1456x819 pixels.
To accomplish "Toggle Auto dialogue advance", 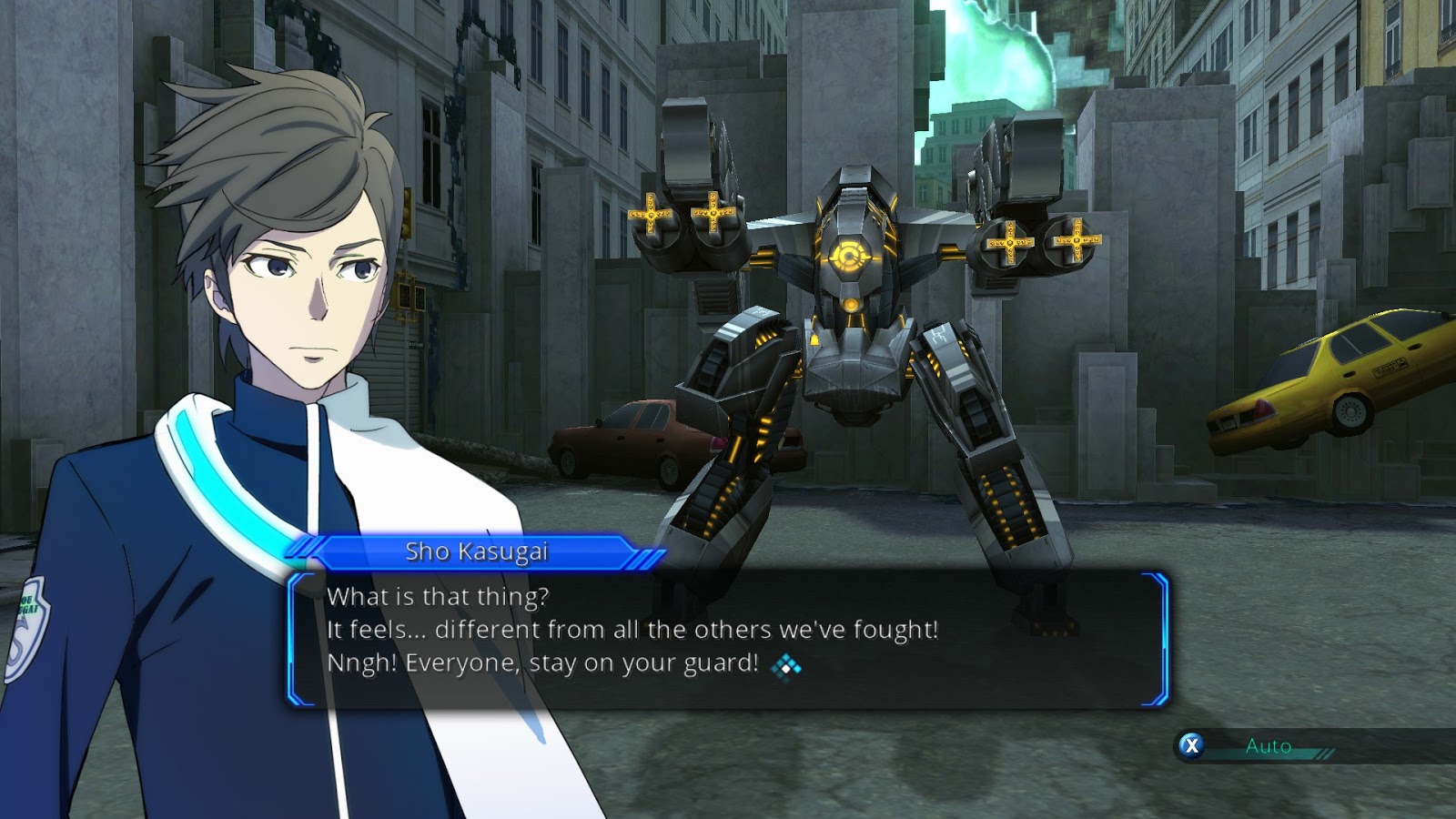I will (1267, 746).
